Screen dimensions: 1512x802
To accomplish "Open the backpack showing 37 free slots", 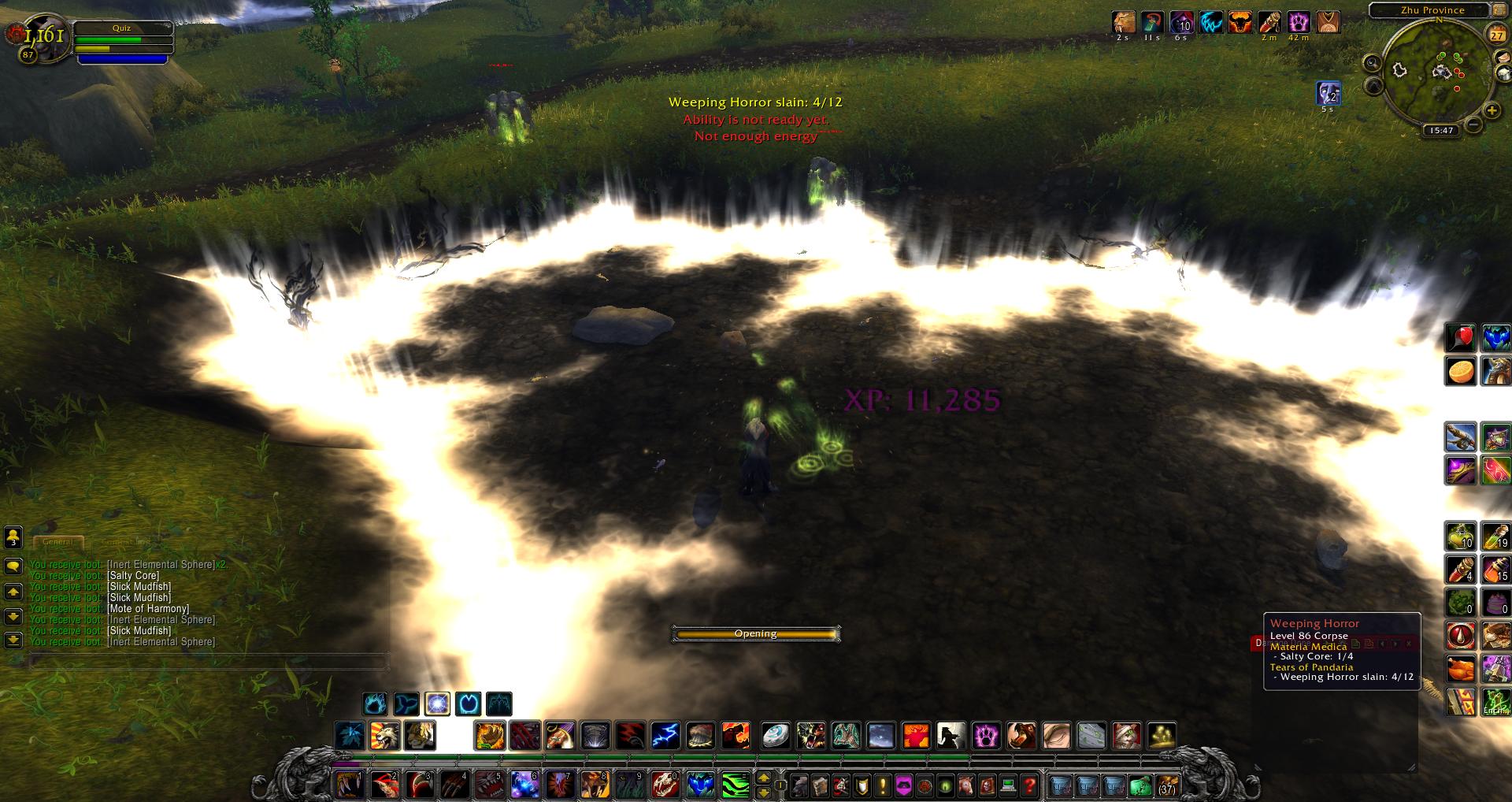I will [1167, 785].
